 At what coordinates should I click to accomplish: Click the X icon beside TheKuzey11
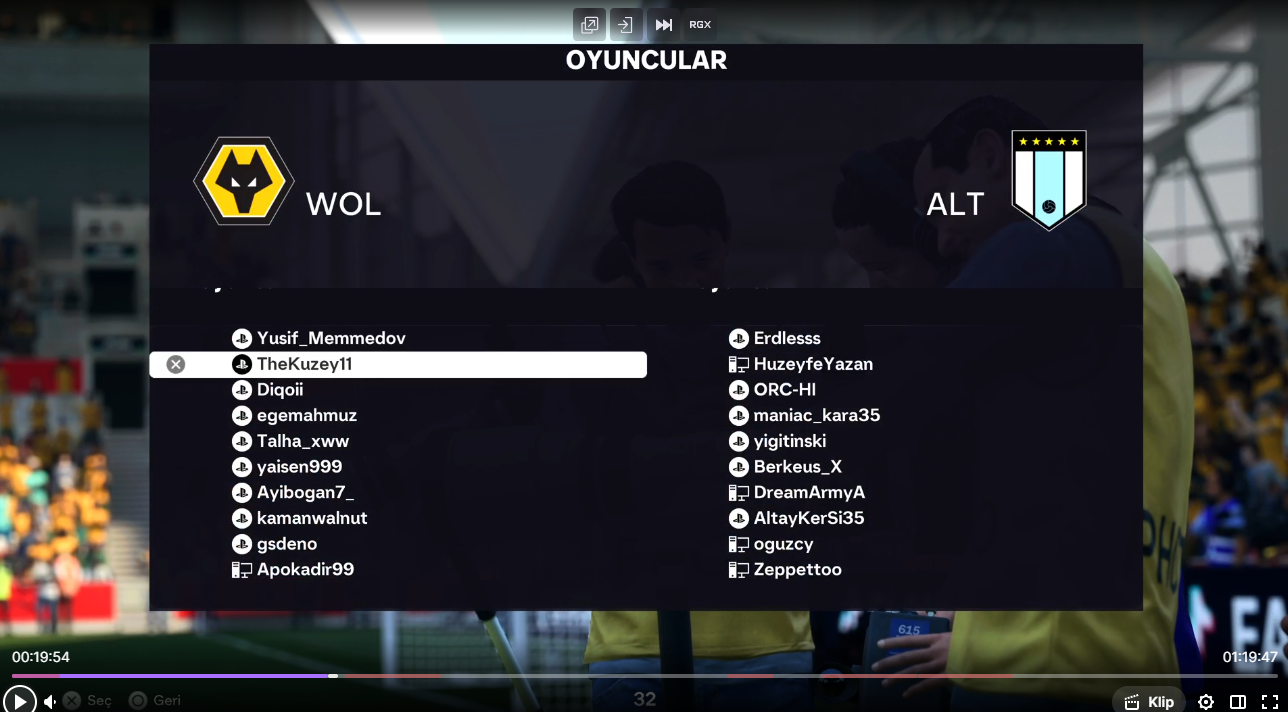pyautogui.click(x=176, y=365)
